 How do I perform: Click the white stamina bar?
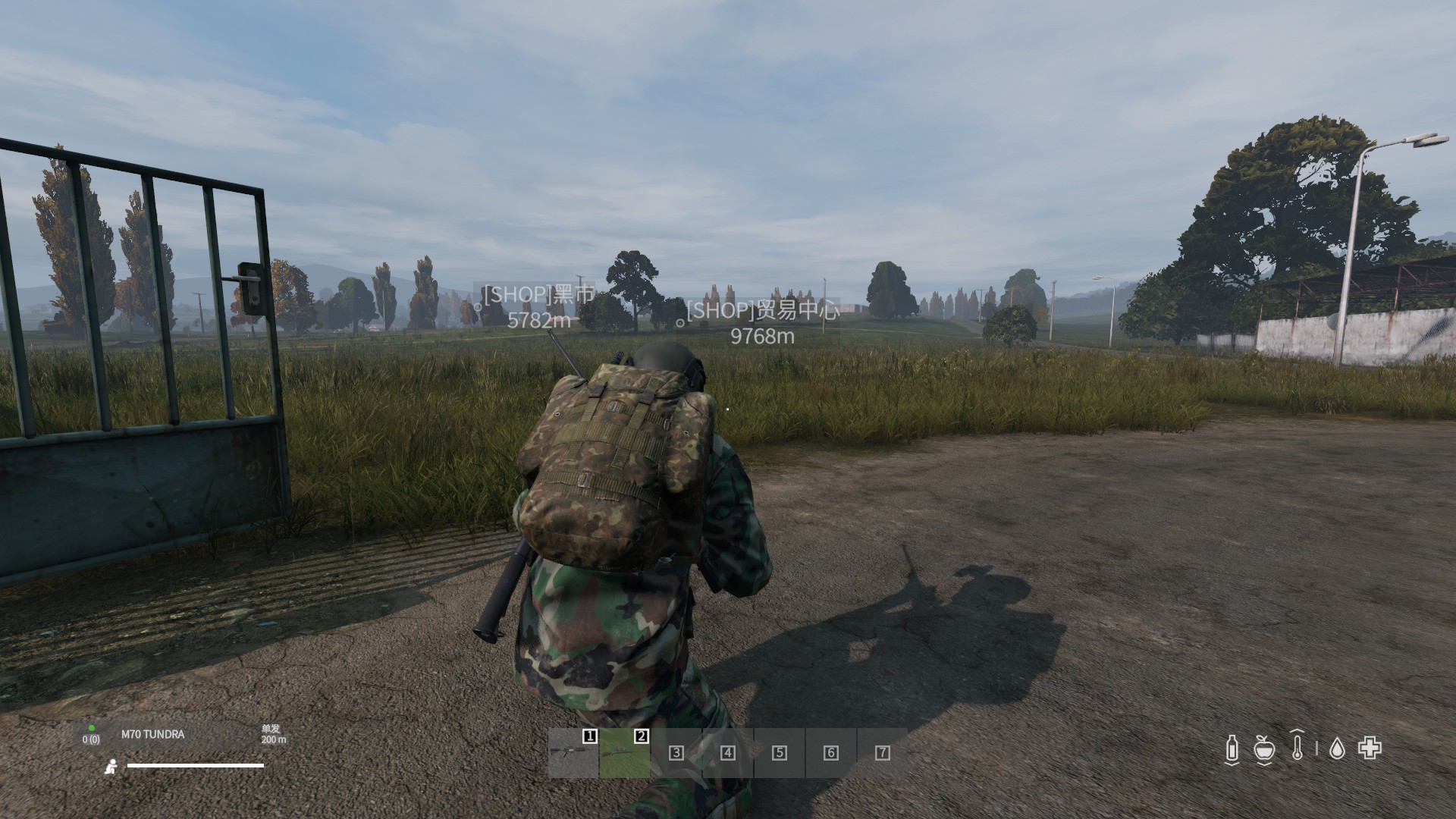[x=195, y=765]
